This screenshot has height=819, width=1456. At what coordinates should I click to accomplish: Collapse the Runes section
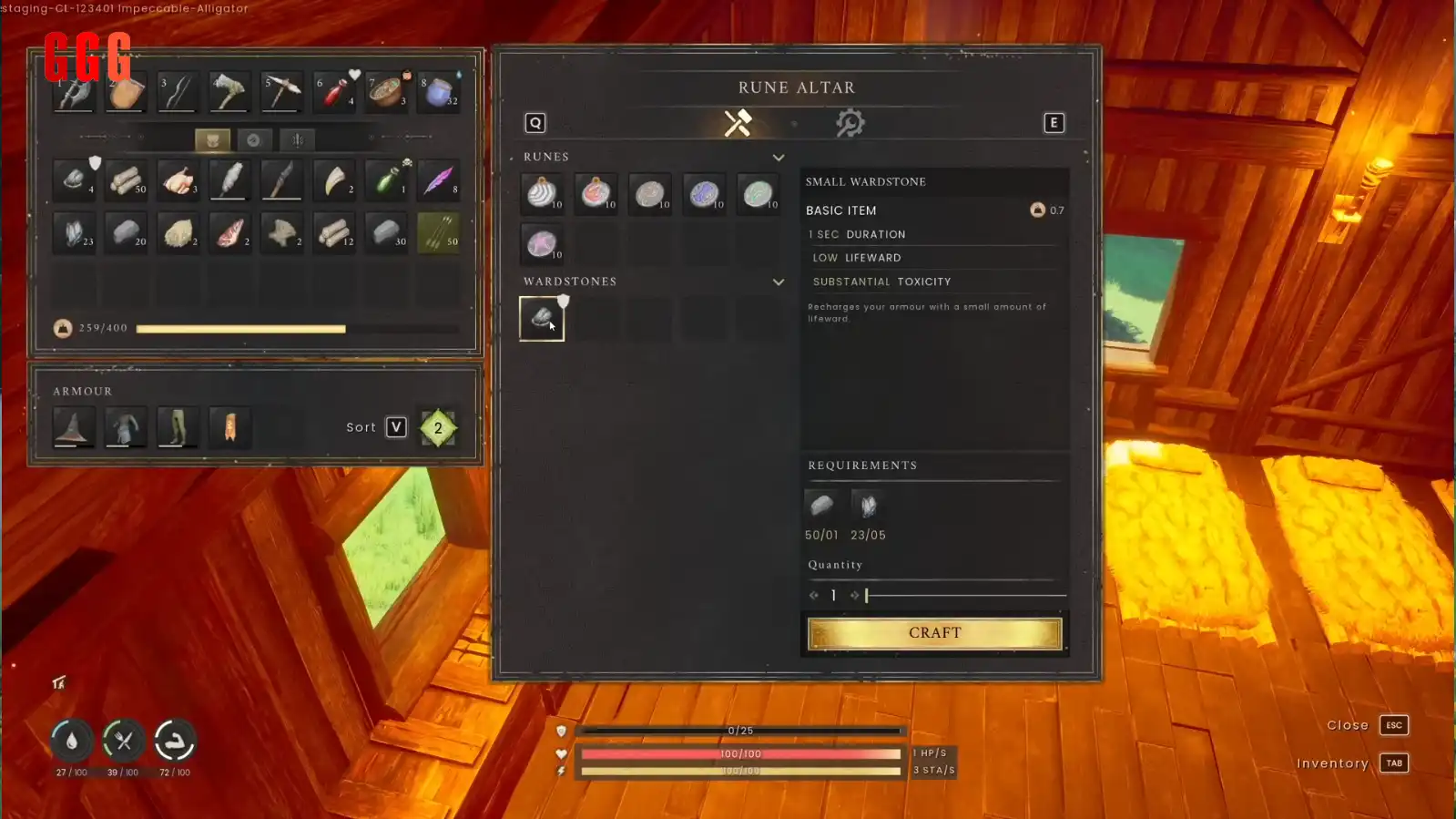(x=779, y=158)
